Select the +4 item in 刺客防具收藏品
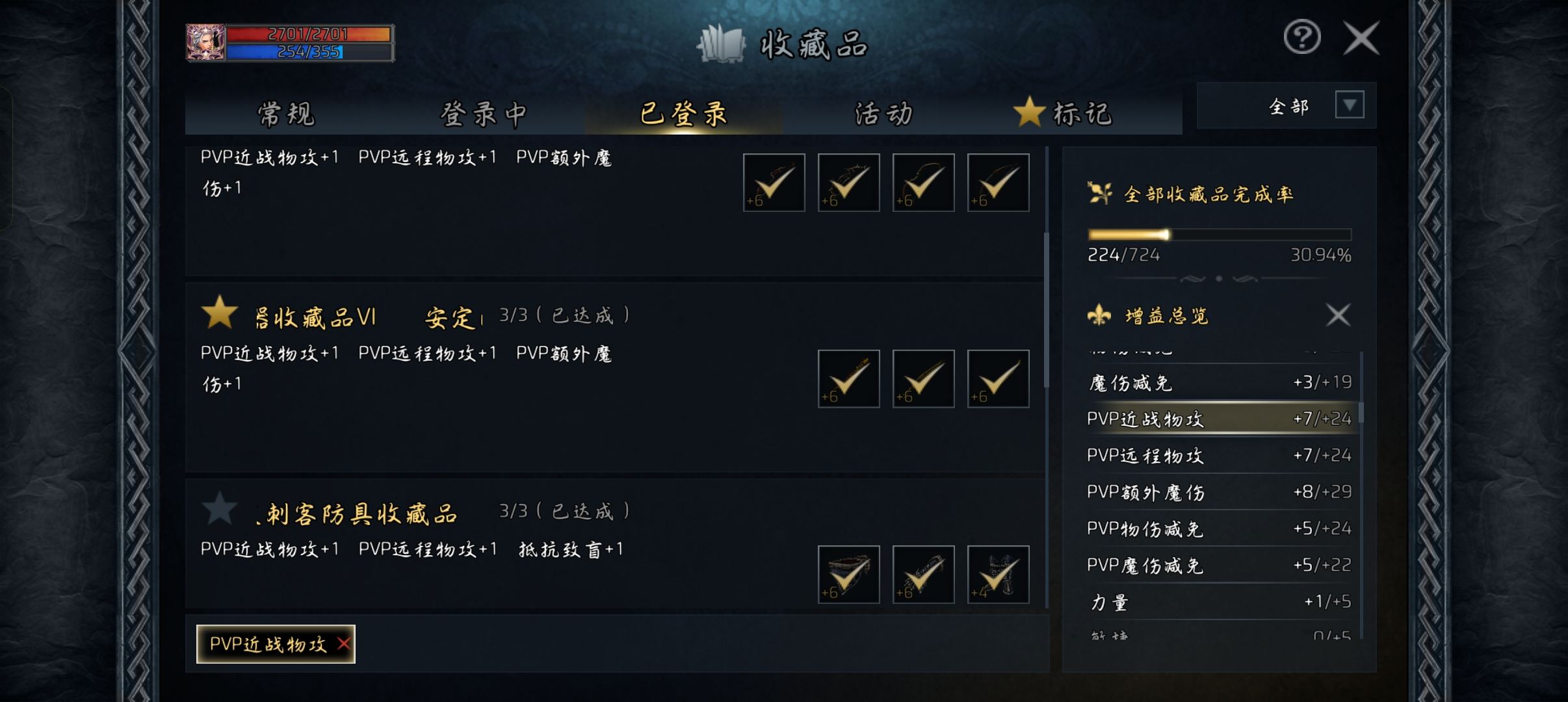 click(x=999, y=575)
